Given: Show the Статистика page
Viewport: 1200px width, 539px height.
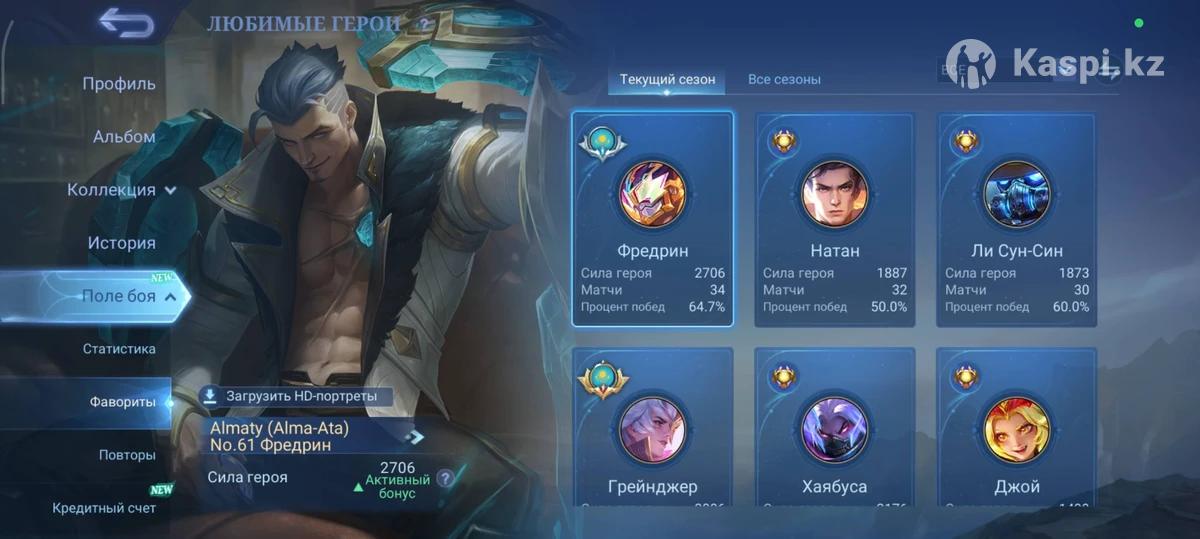Looking at the screenshot, I should point(119,349).
